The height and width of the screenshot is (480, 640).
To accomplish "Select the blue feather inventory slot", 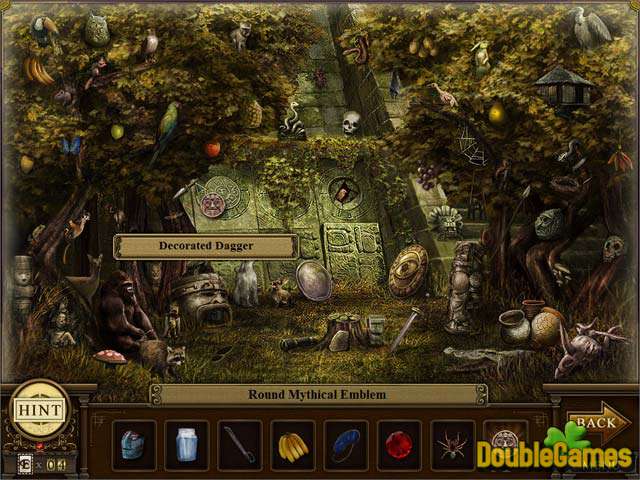I will (x=346, y=444).
